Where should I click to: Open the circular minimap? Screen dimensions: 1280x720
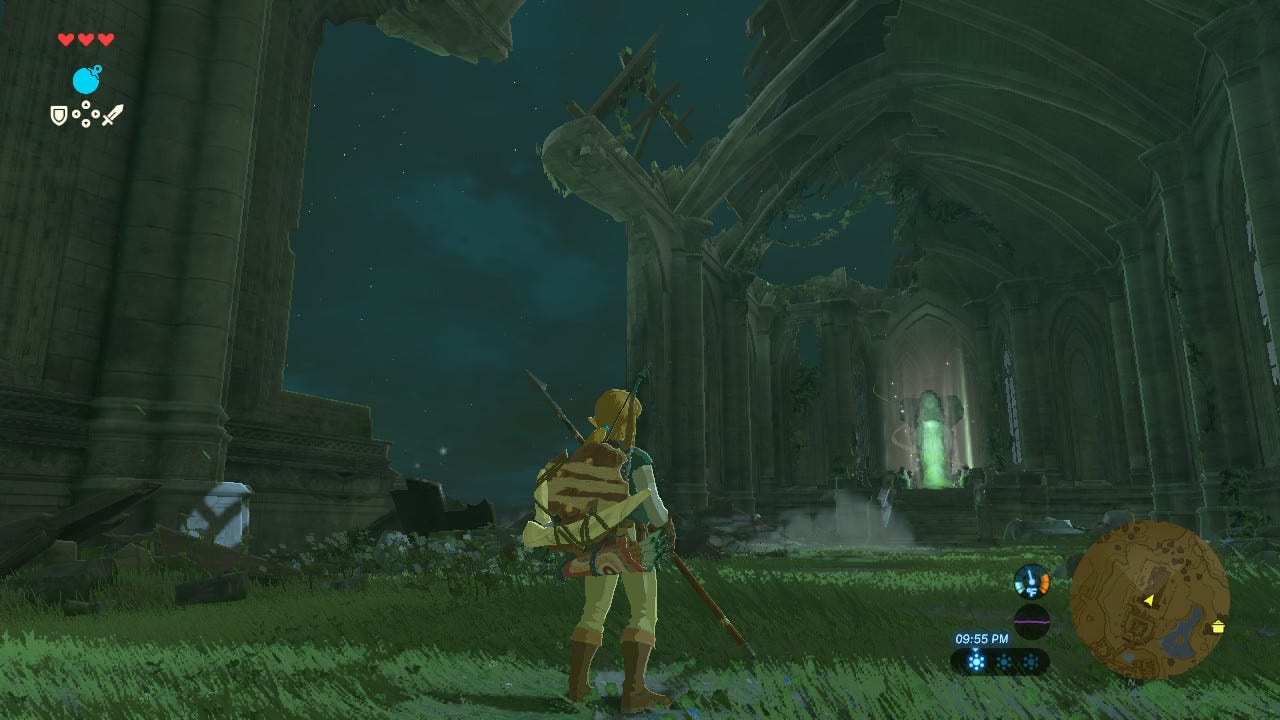1149,599
